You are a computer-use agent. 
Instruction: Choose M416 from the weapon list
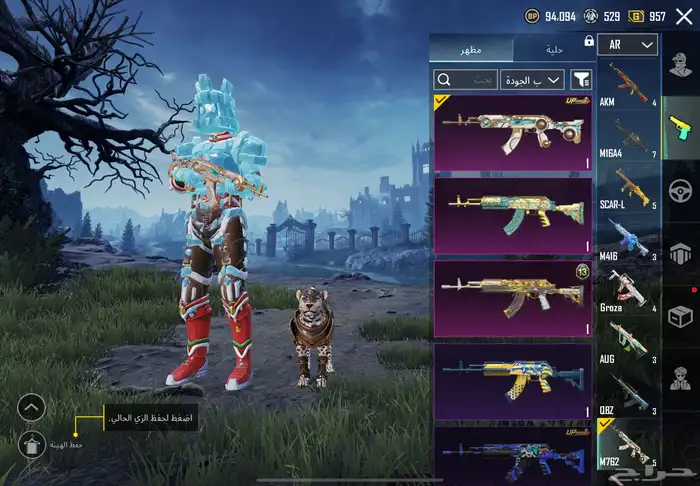point(629,241)
